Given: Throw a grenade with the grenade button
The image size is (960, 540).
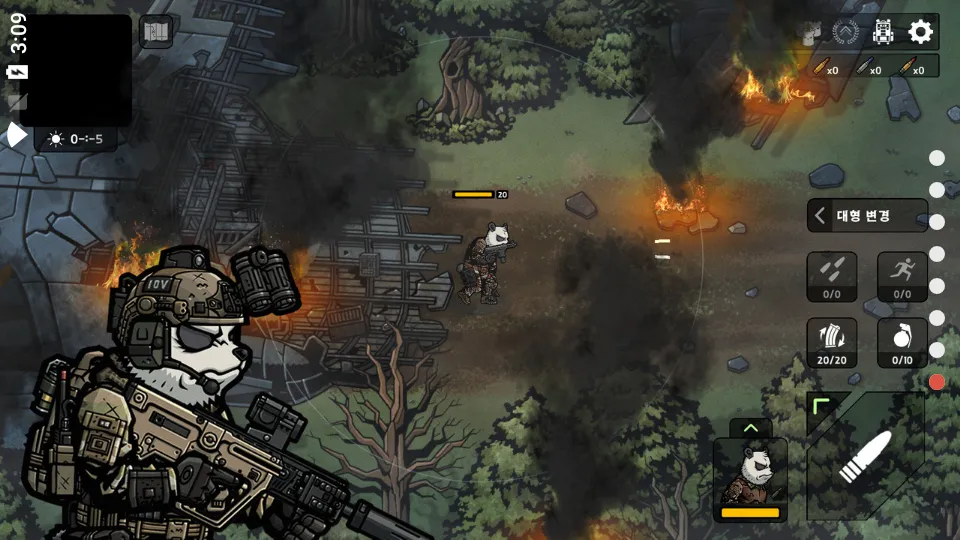Looking at the screenshot, I should [x=902, y=342].
